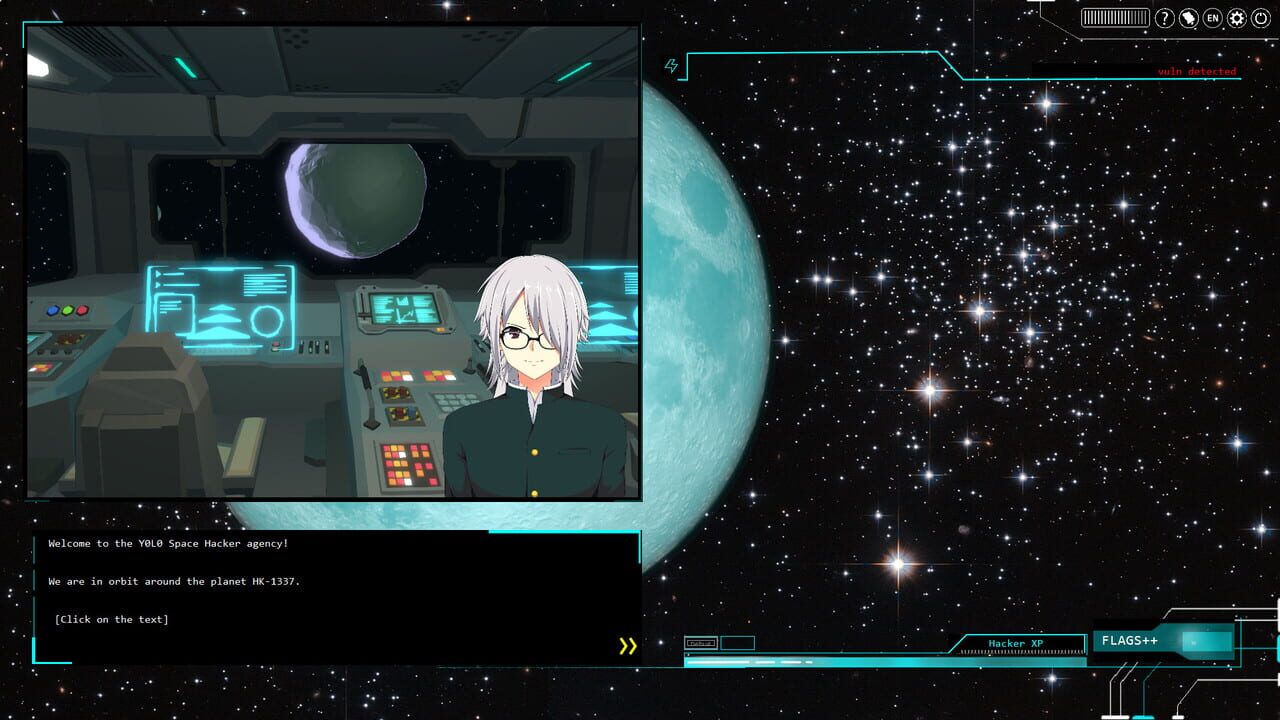Image resolution: width=1280 pixels, height=720 pixels.
Task: Click the tag icon beside the help button
Action: (1187, 17)
